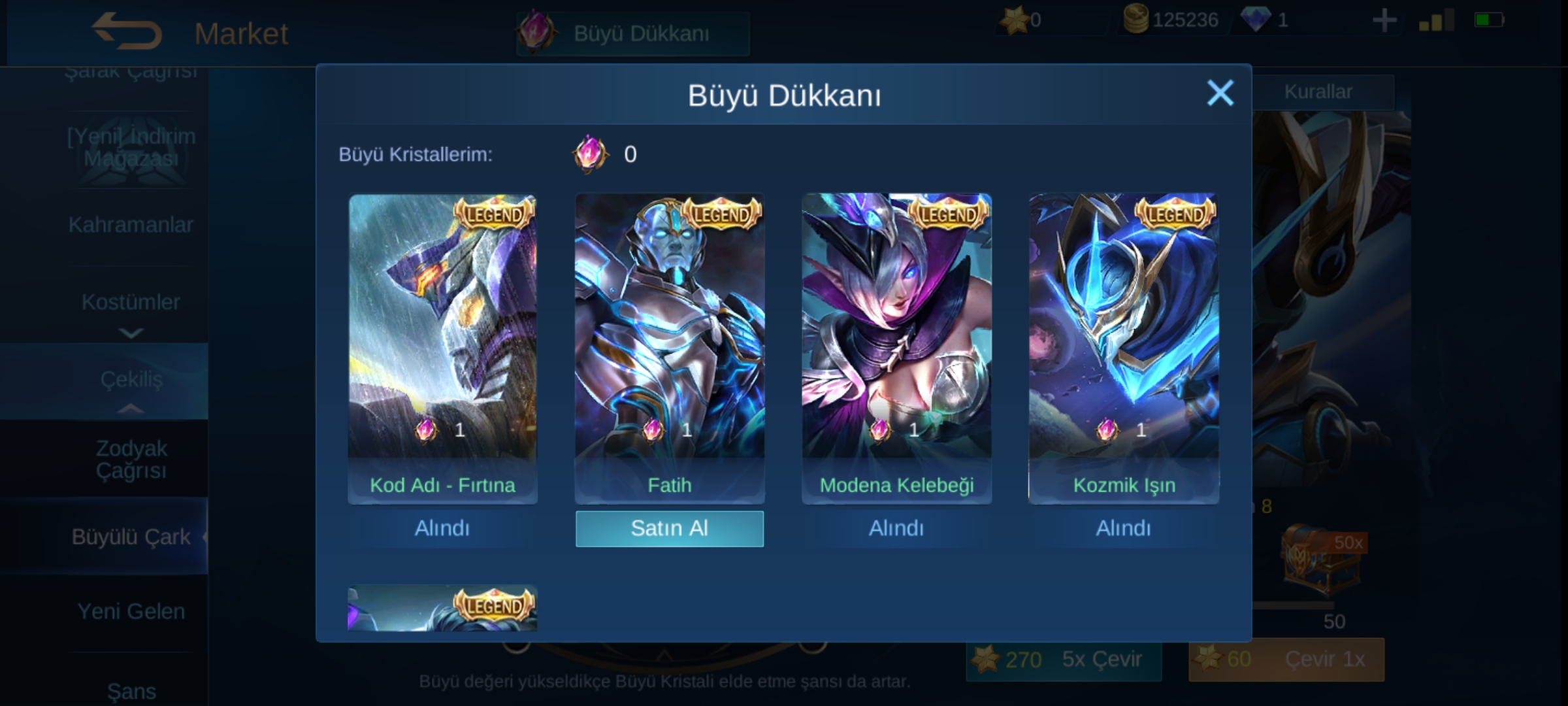Open the İndirim Mağazası entry
The image size is (1568, 706).
[131, 148]
